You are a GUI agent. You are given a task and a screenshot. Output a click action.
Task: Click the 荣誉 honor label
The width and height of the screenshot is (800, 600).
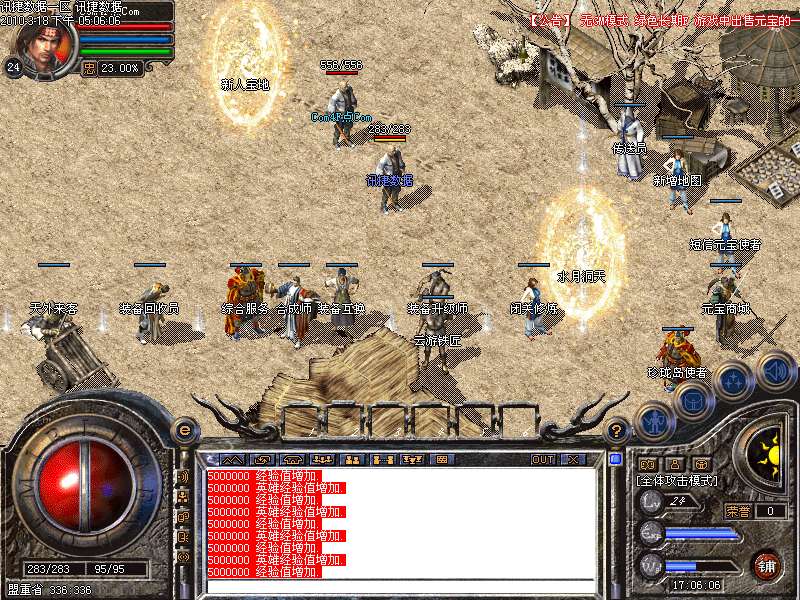coord(737,511)
